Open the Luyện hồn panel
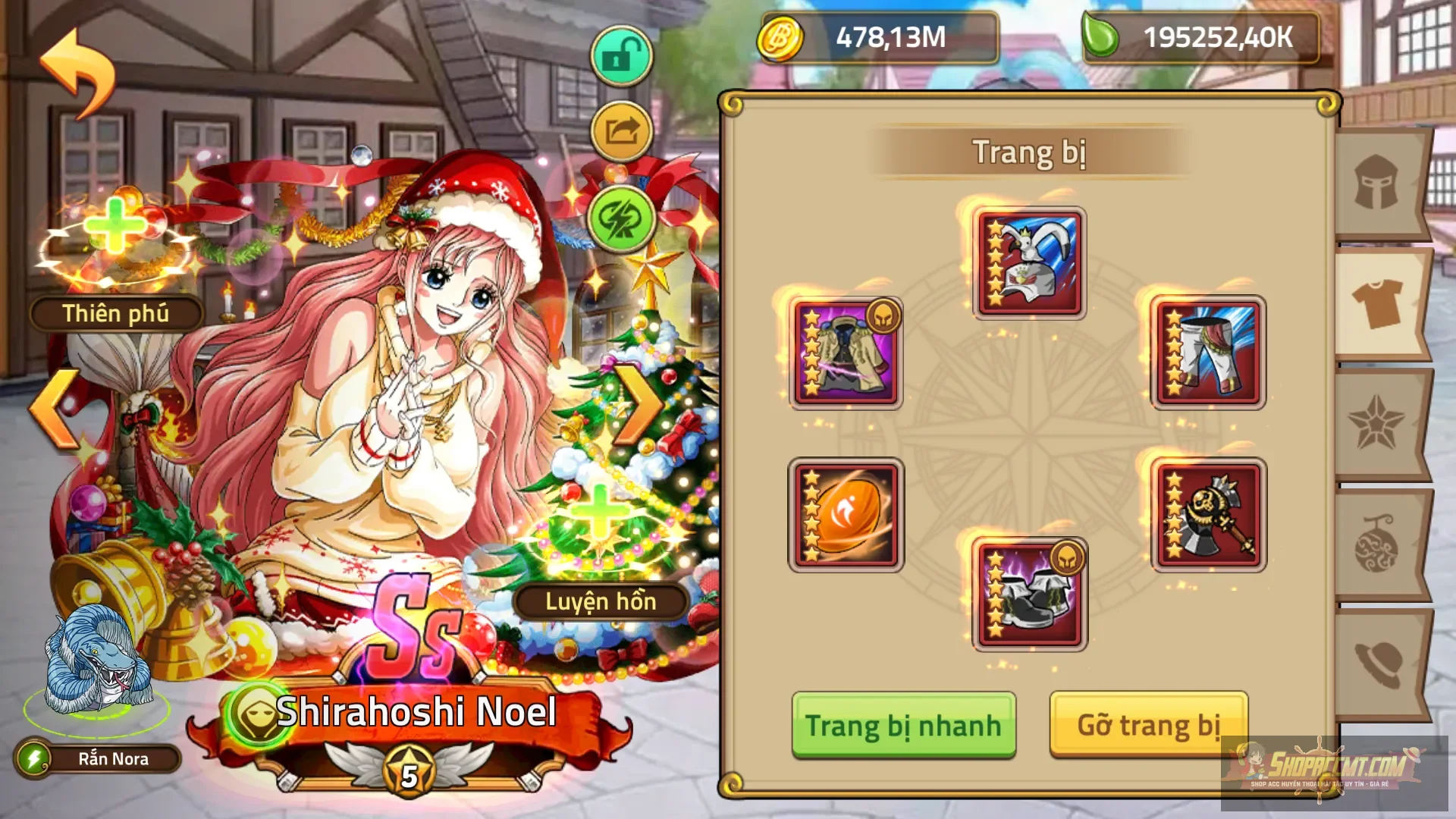 click(x=598, y=603)
